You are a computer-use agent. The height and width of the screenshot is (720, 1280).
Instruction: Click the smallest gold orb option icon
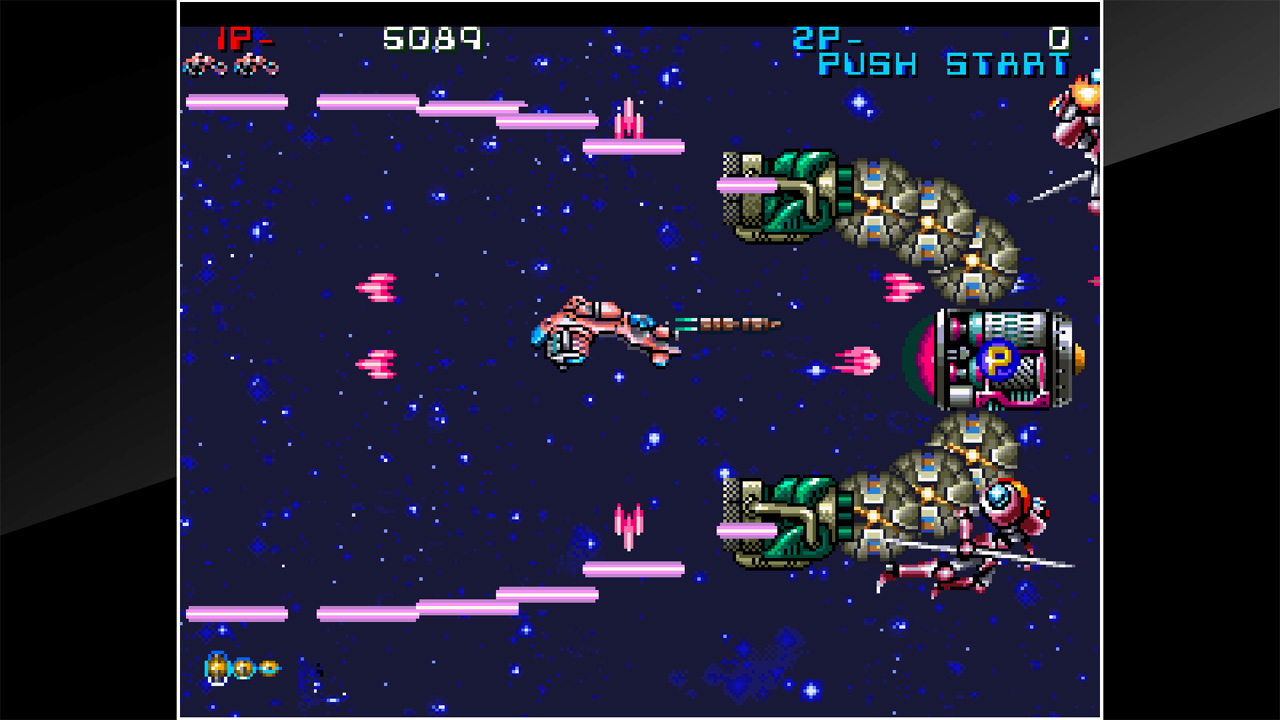pyautogui.click(x=270, y=668)
